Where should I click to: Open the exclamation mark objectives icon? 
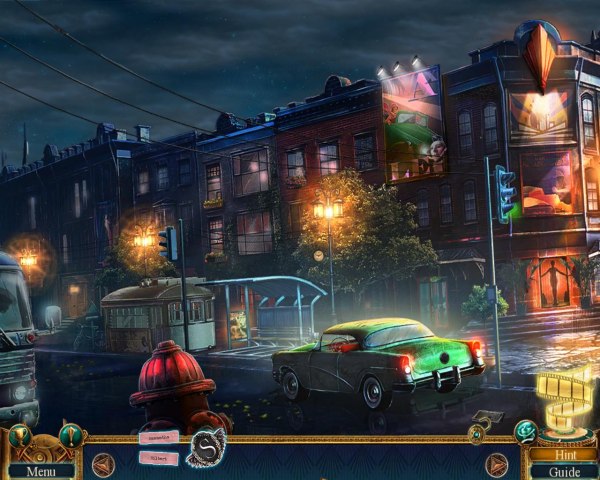click(70, 435)
